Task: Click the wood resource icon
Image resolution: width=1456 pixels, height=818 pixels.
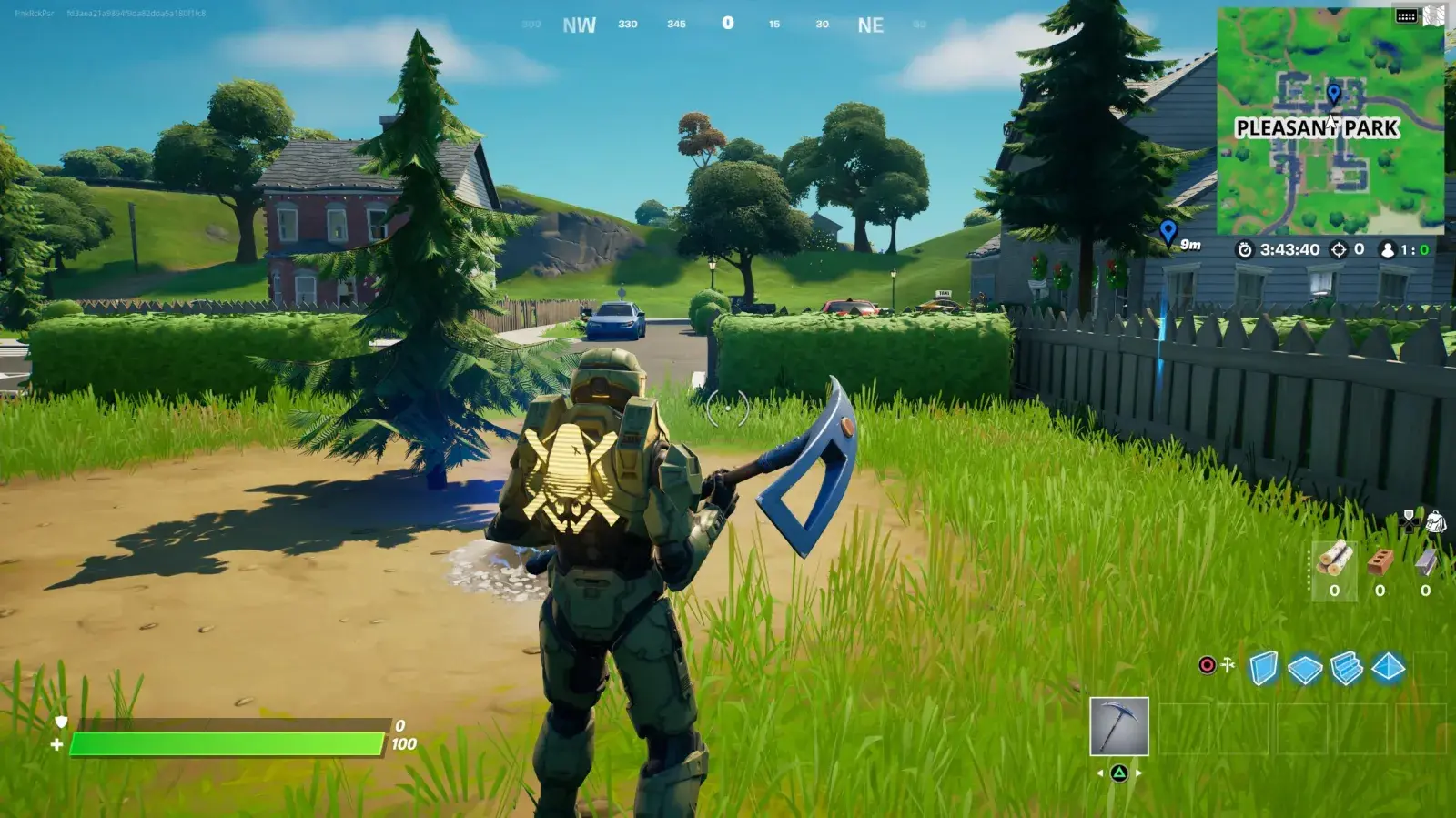Action: point(1335,558)
